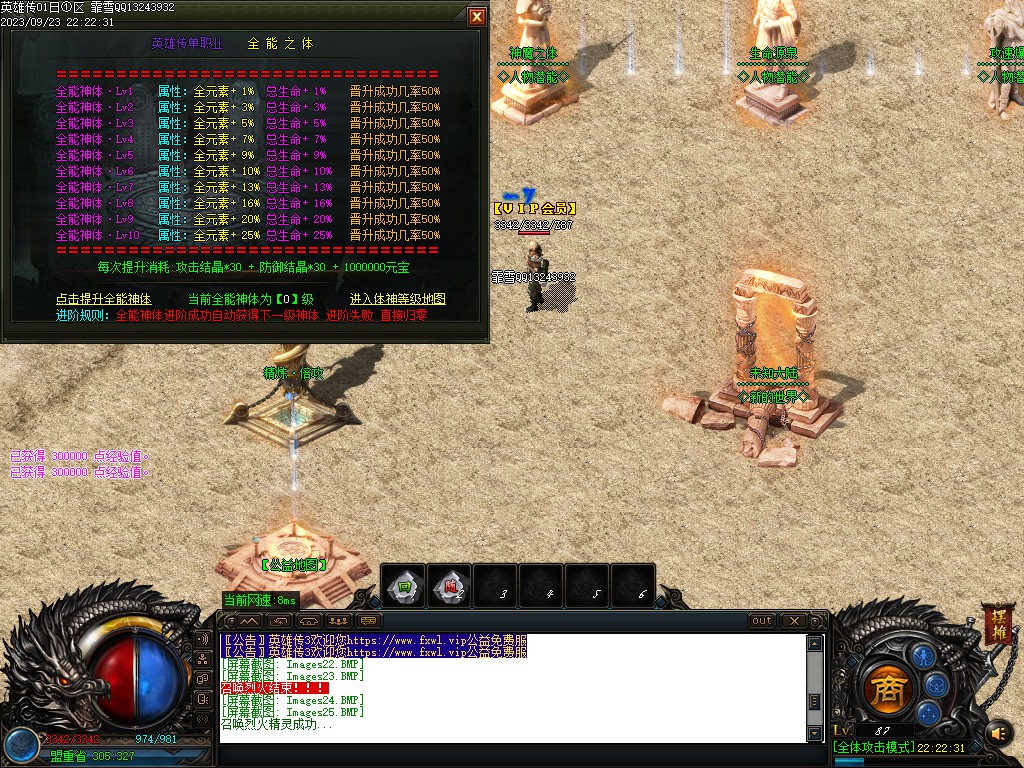Open the blue orb button beside the map name
This screenshot has width=1024, height=768.
click(x=20, y=745)
